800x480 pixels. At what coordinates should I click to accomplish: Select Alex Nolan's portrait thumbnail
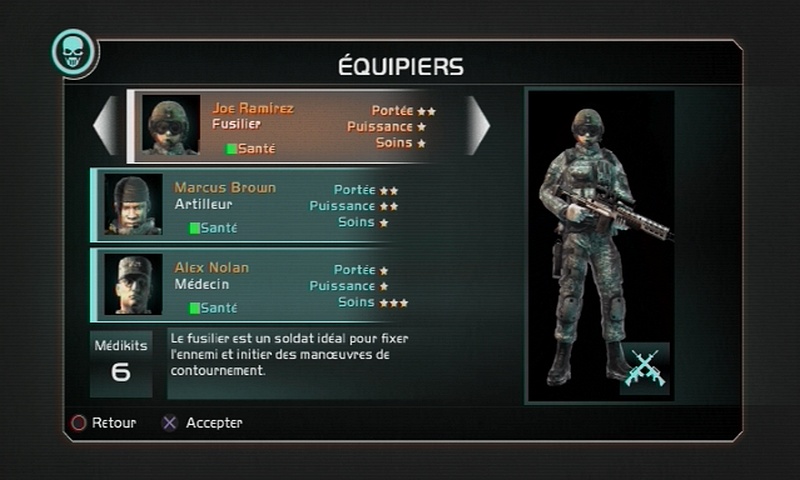tap(133, 285)
